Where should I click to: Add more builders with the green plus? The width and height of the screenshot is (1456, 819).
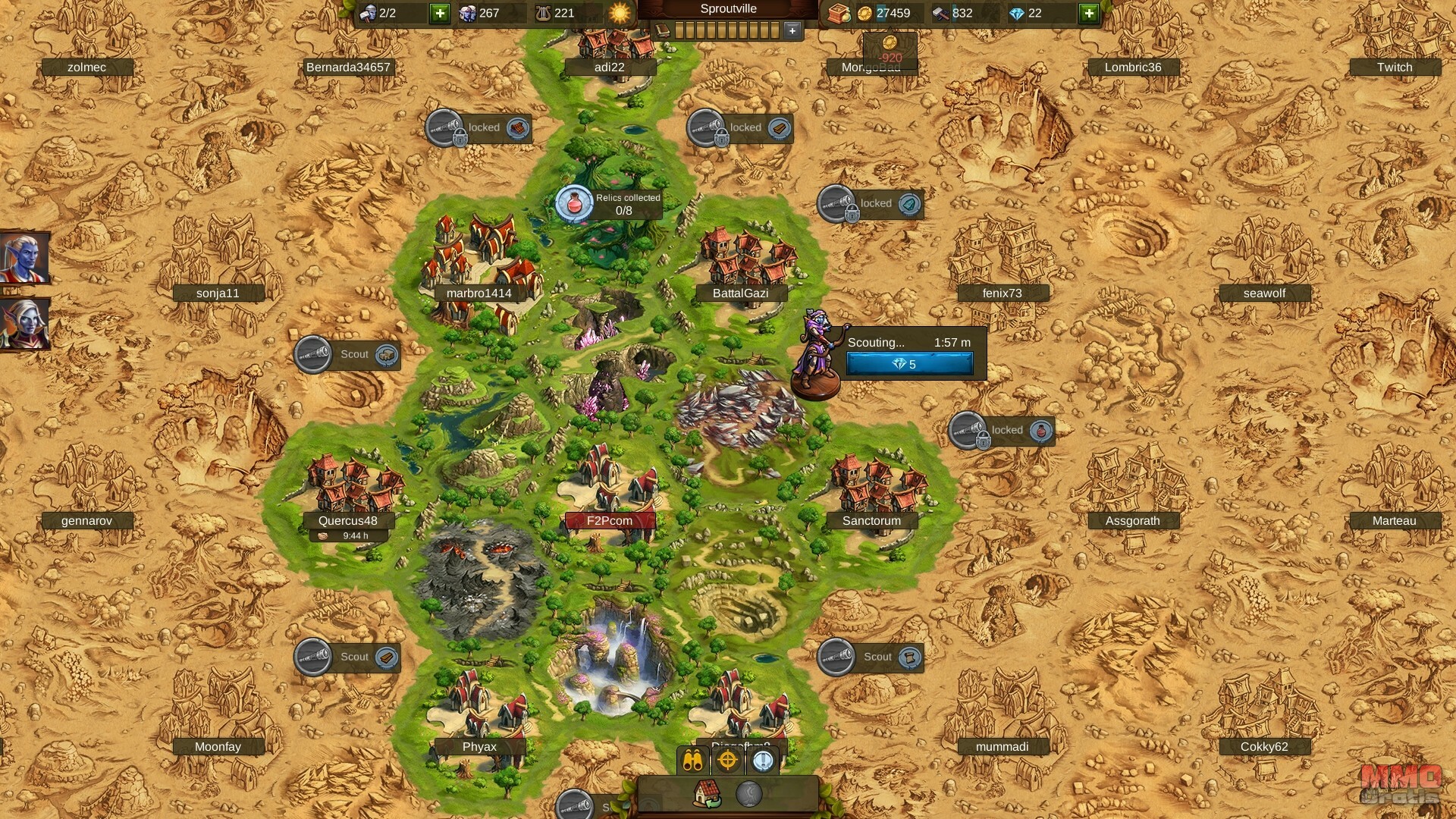pos(440,13)
